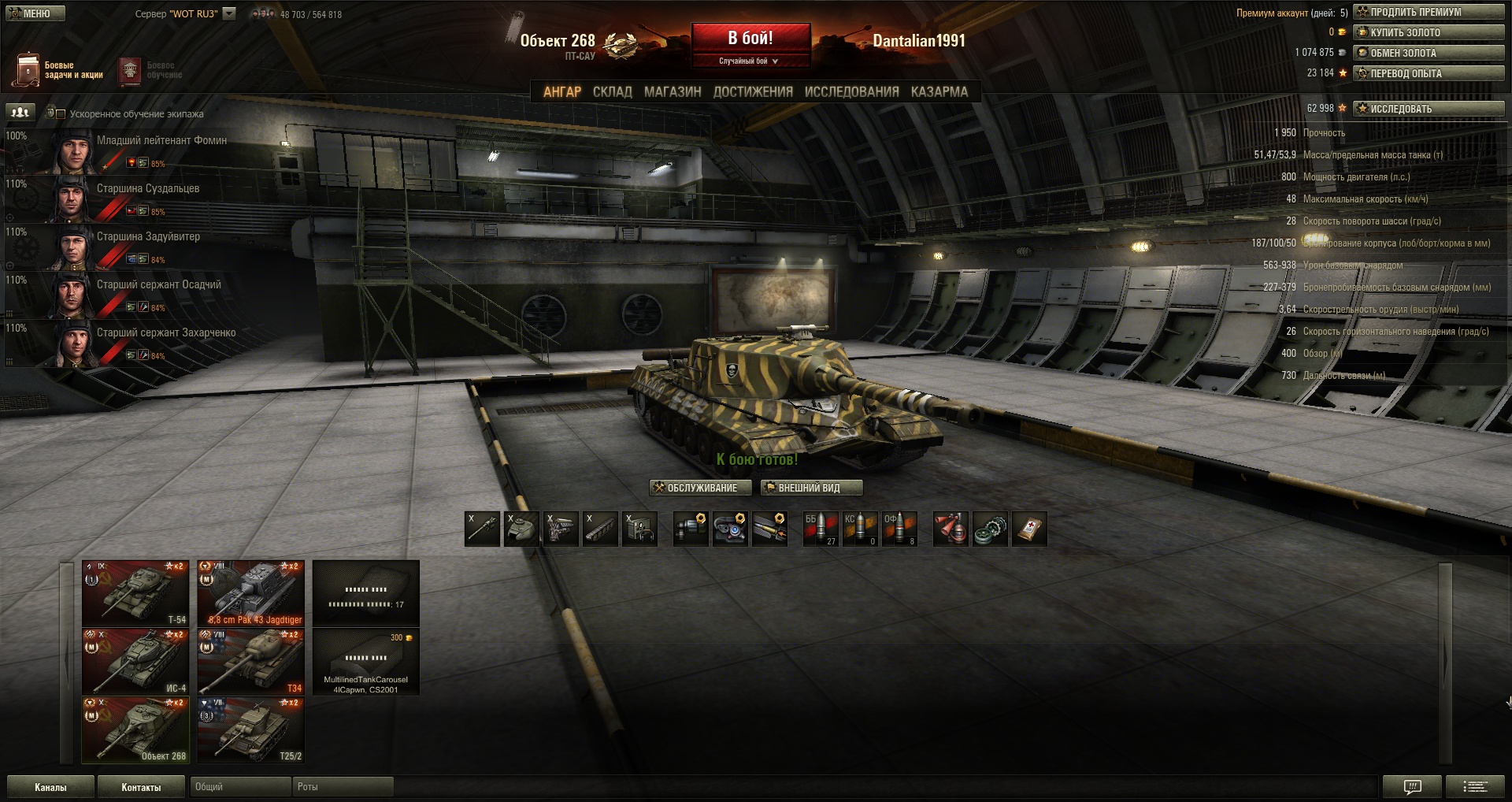The height and width of the screenshot is (802, 1512).
Task: Choose the ИС-4 tank thumbnail
Action: pyautogui.click(x=135, y=661)
